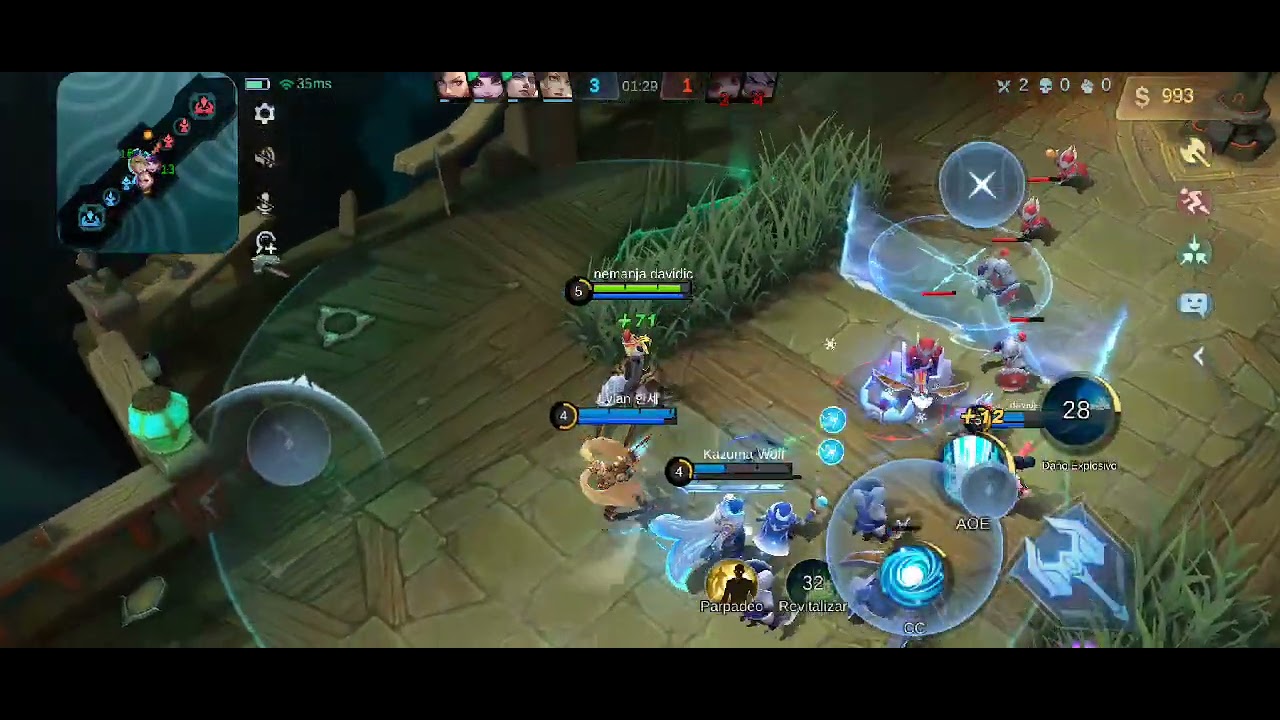
Task: Open the shop via the gold counter
Action: tap(1165, 96)
